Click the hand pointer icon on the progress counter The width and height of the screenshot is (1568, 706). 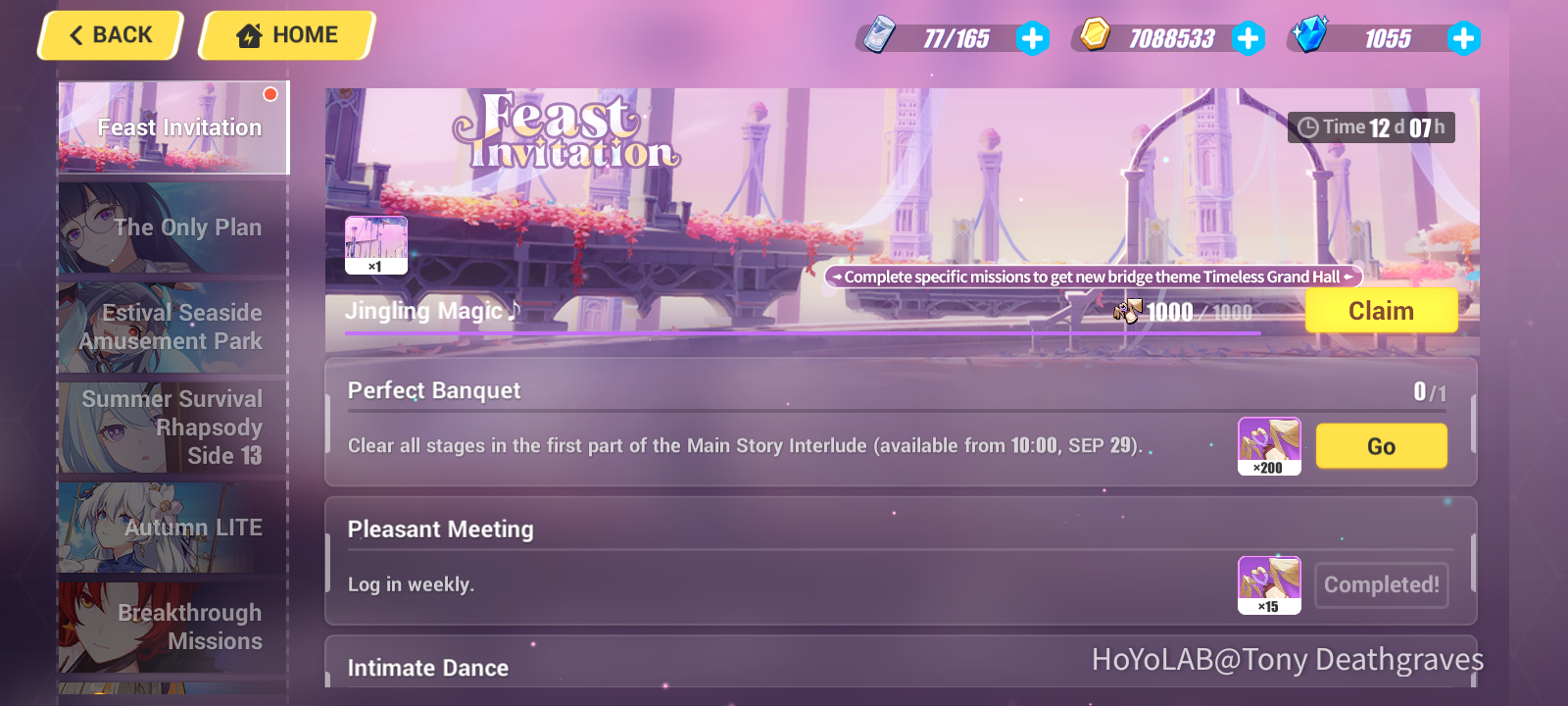pyautogui.click(x=1129, y=312)
